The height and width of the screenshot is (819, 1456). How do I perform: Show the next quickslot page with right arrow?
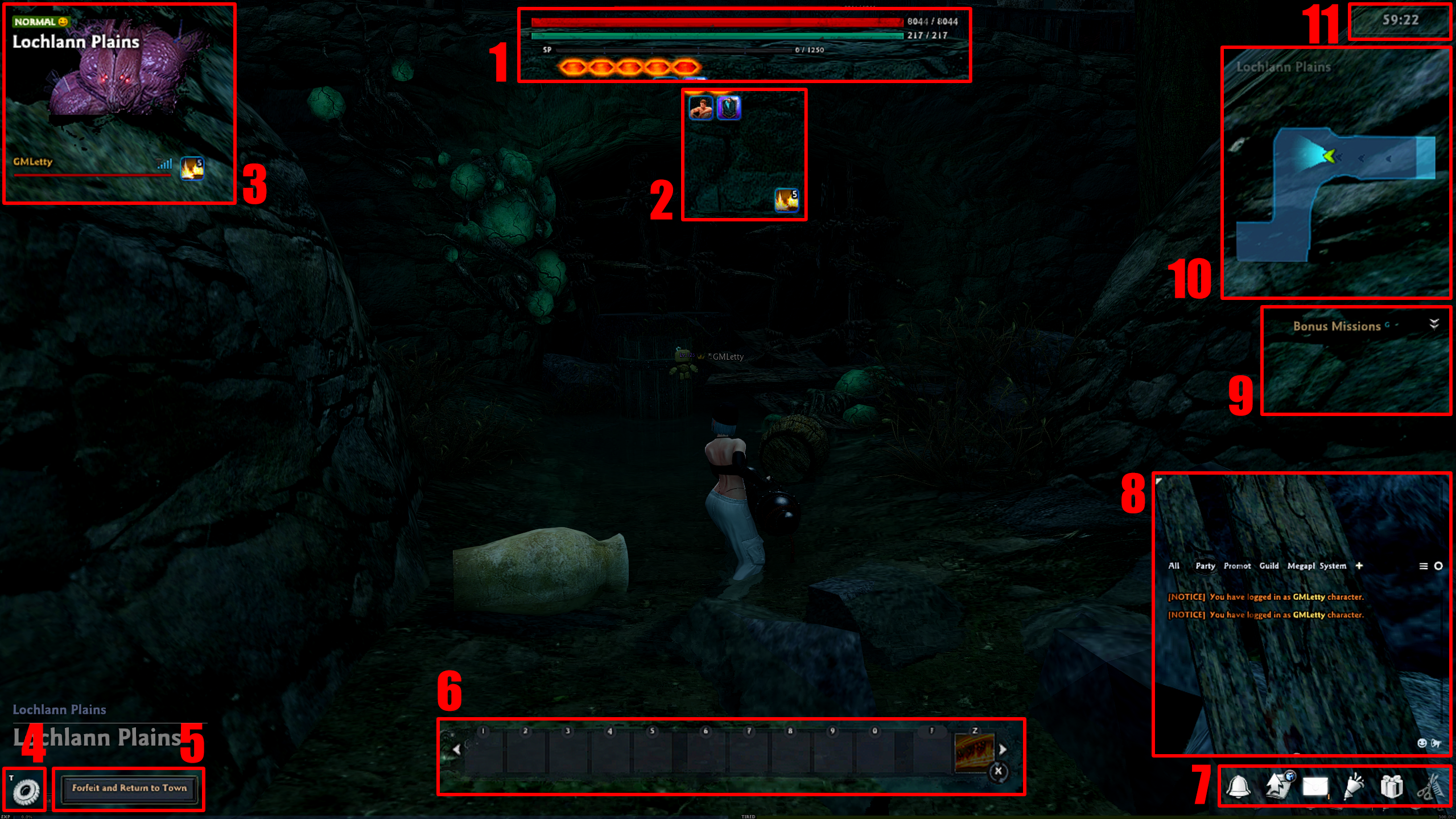tap(1003, 750)
